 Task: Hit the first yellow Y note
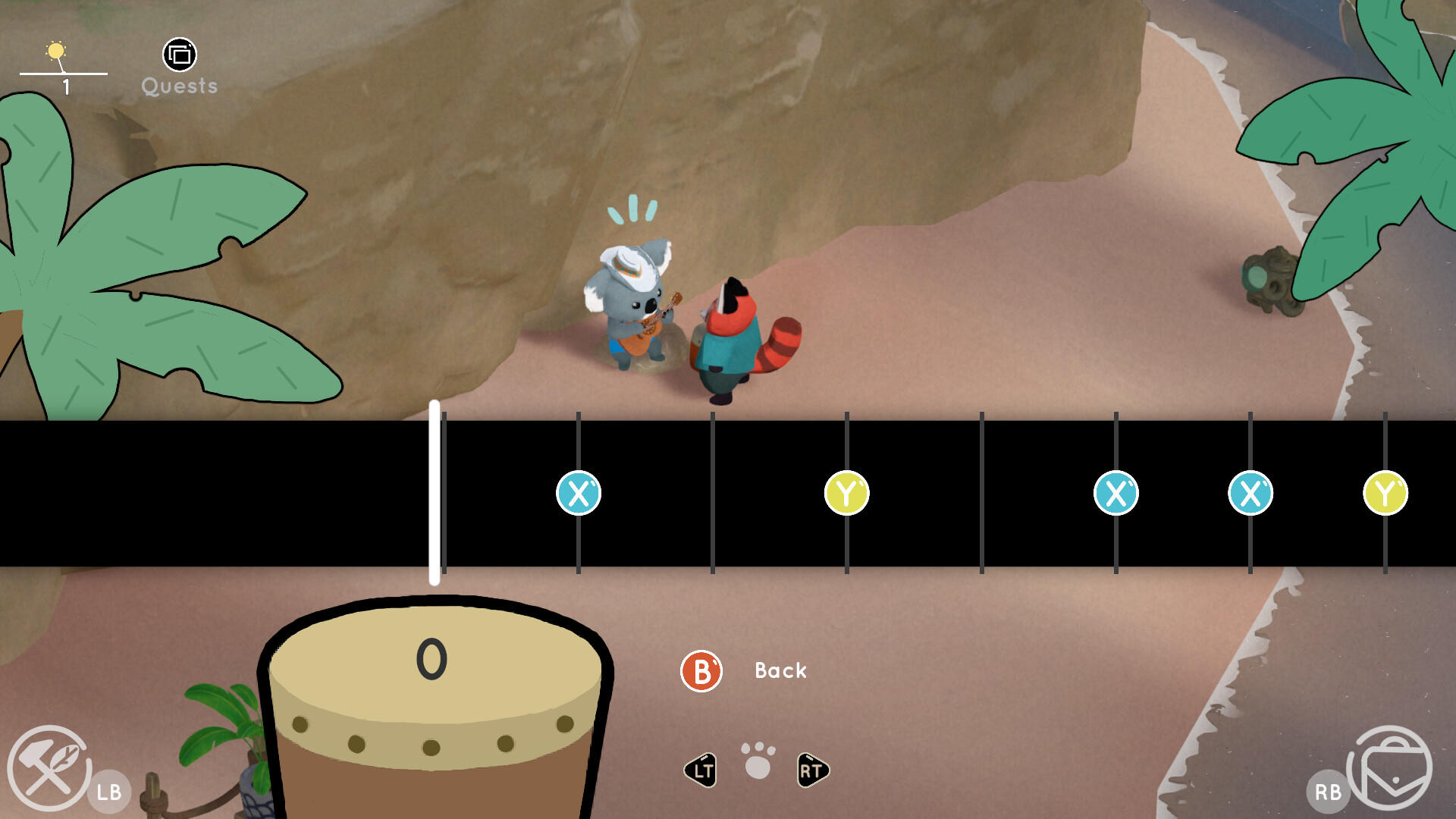(846, 493)
